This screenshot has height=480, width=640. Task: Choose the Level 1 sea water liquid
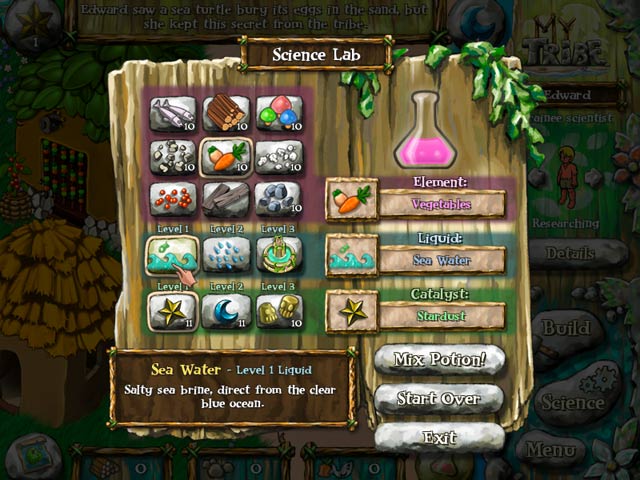pyautogui.click(x=172, y=256)
